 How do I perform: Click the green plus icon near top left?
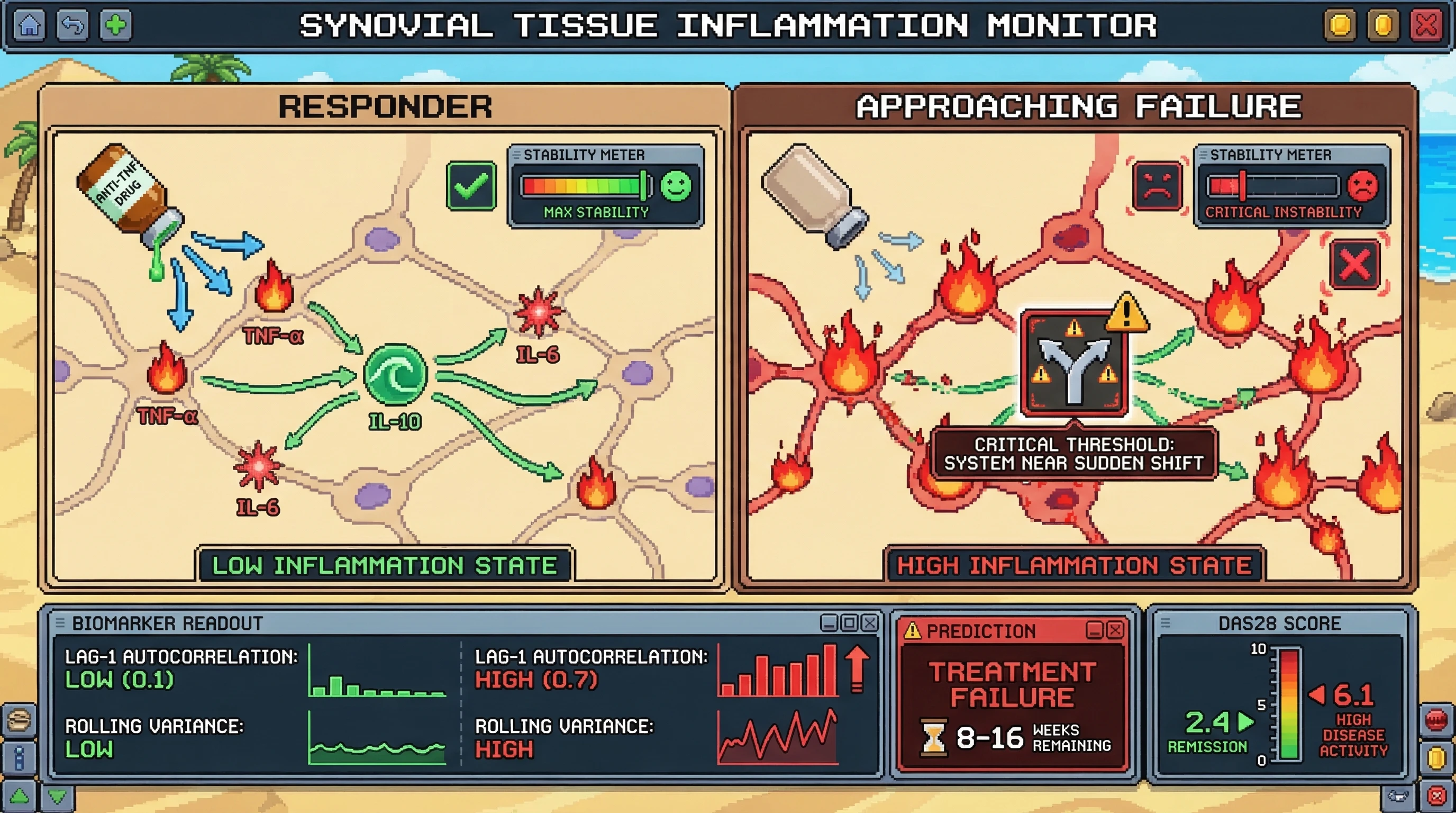point(116,25)
